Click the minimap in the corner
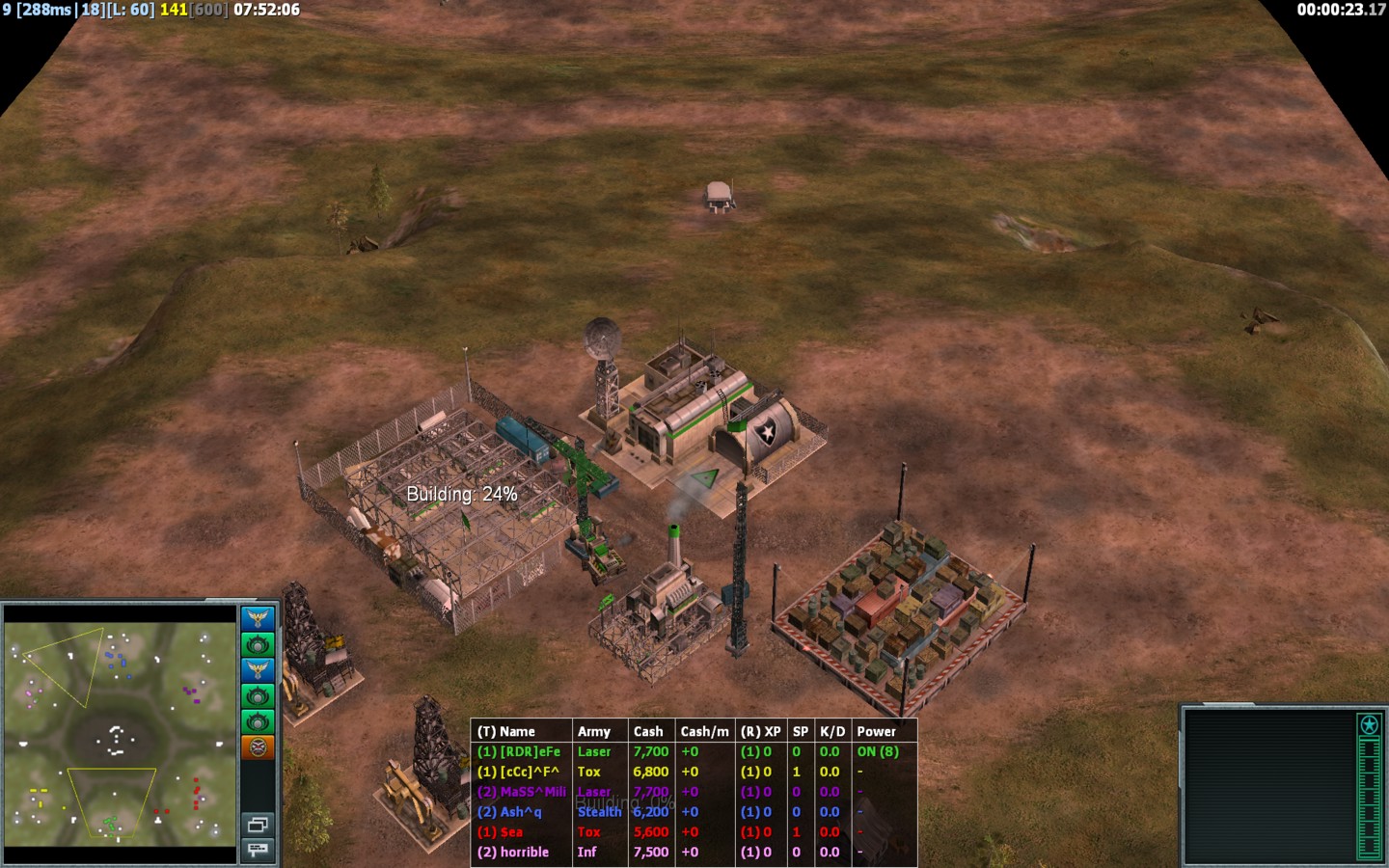 [120, 733]
